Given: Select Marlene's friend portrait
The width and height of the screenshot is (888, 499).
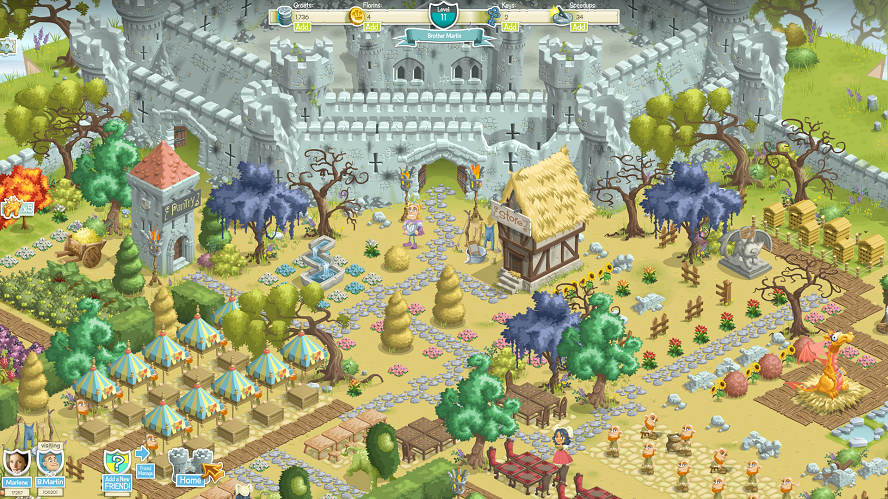Looking at the screenshot, I should [17, 463].
